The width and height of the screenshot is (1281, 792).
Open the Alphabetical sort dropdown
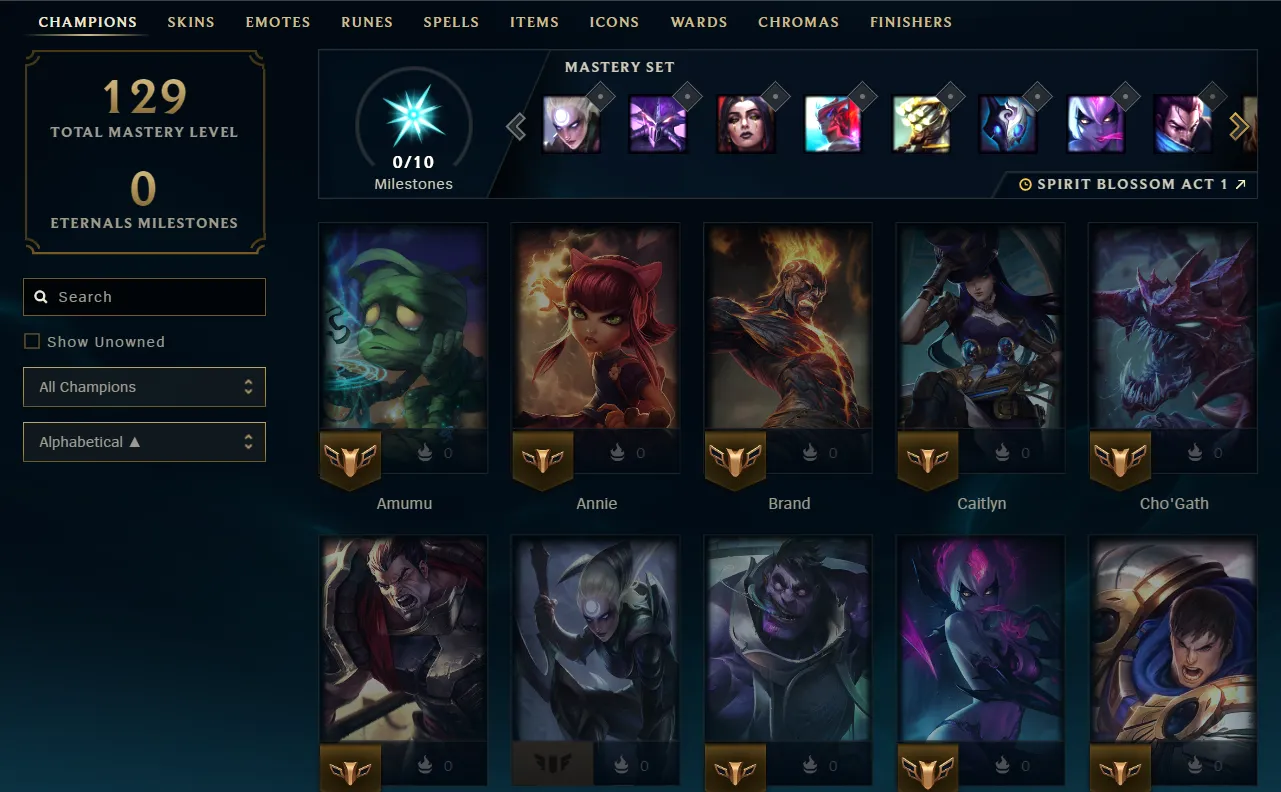pos(144,441)
